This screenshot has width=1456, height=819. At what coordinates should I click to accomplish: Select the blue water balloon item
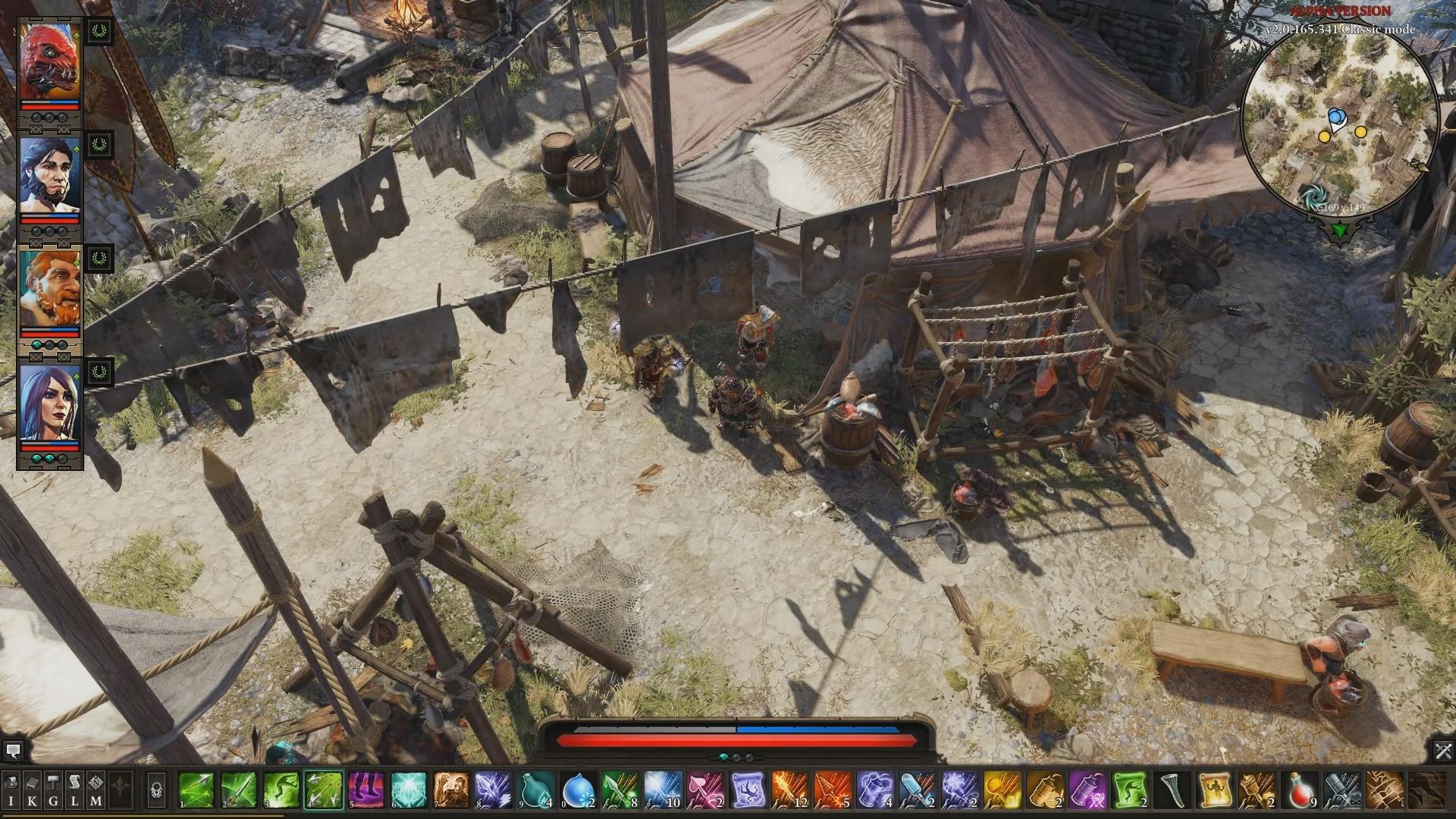579,790
